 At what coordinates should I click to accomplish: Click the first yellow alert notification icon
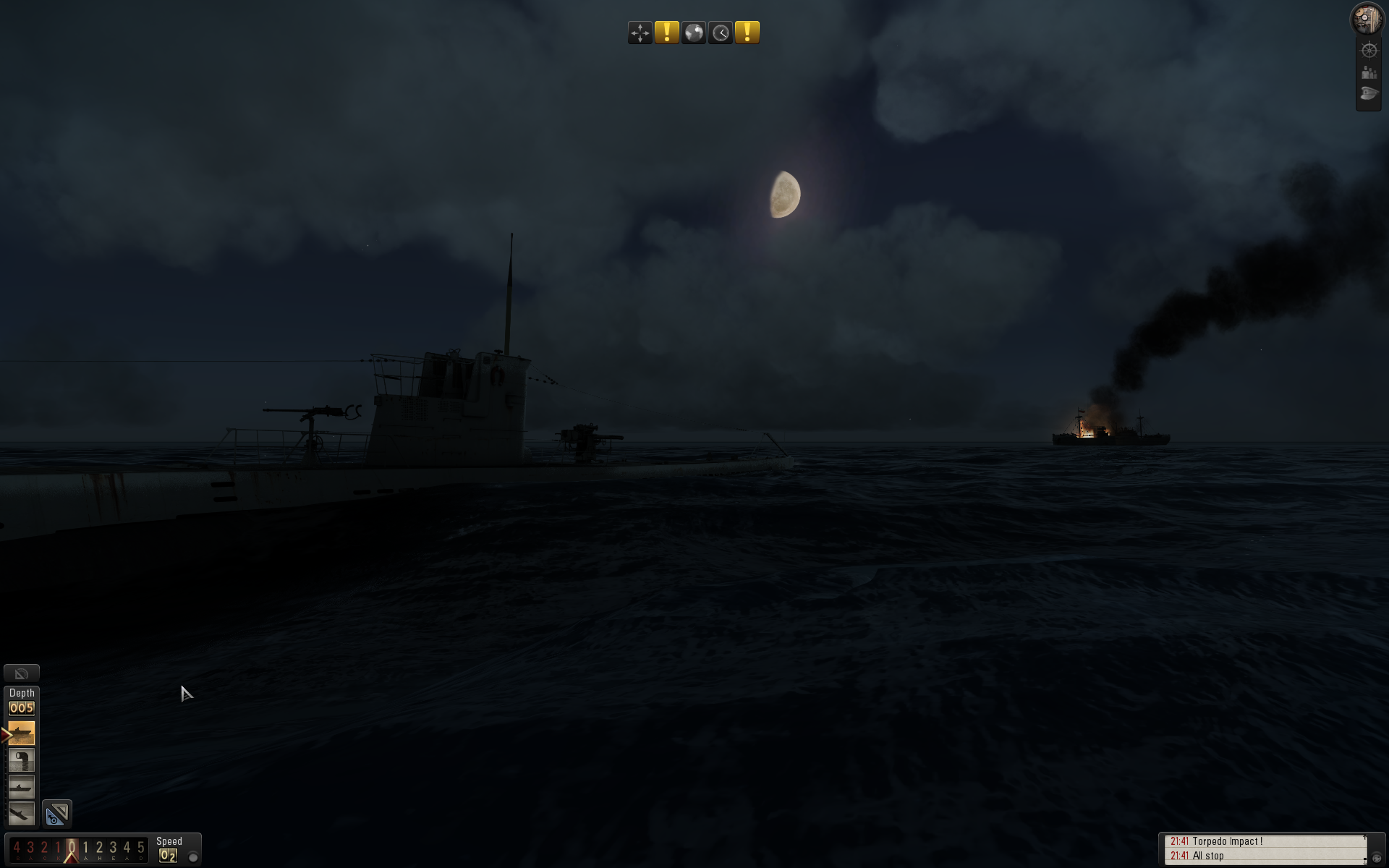coord(666,32)
